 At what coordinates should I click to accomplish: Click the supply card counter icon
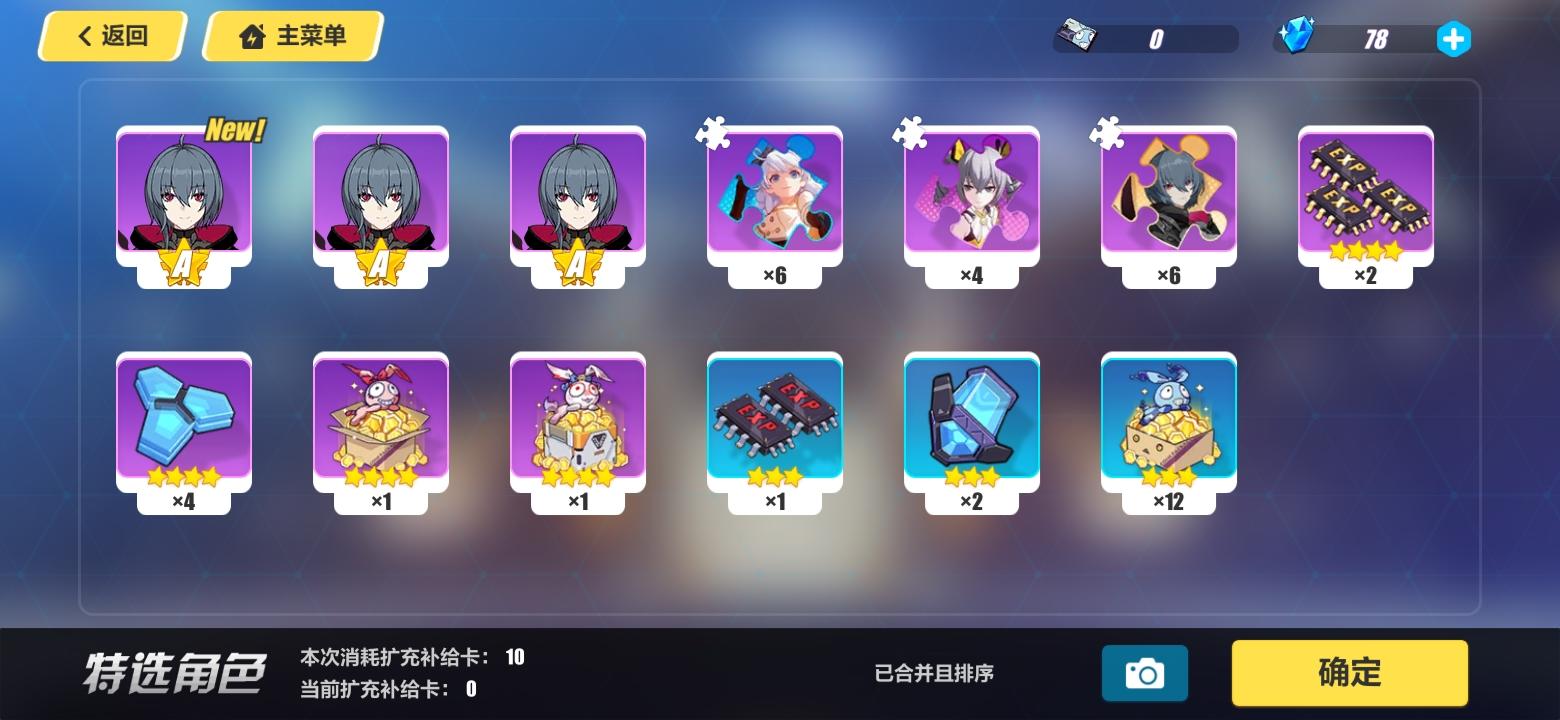coord(1076,37)
